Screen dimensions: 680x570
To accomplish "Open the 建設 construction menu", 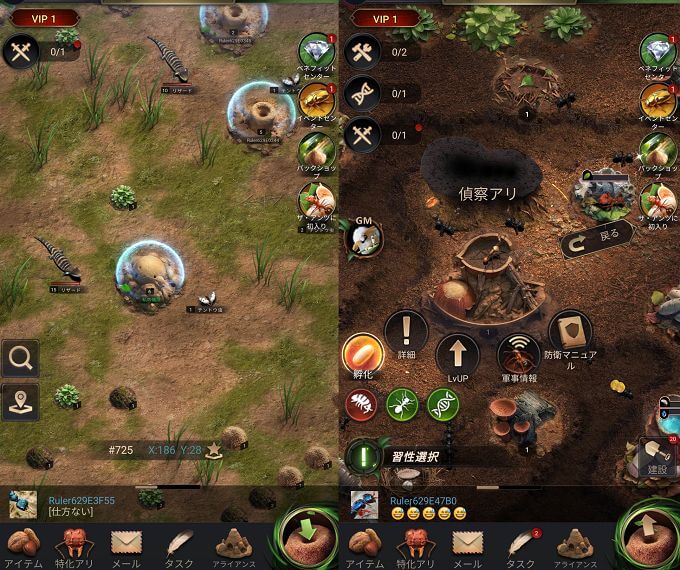I will [657, 455].
